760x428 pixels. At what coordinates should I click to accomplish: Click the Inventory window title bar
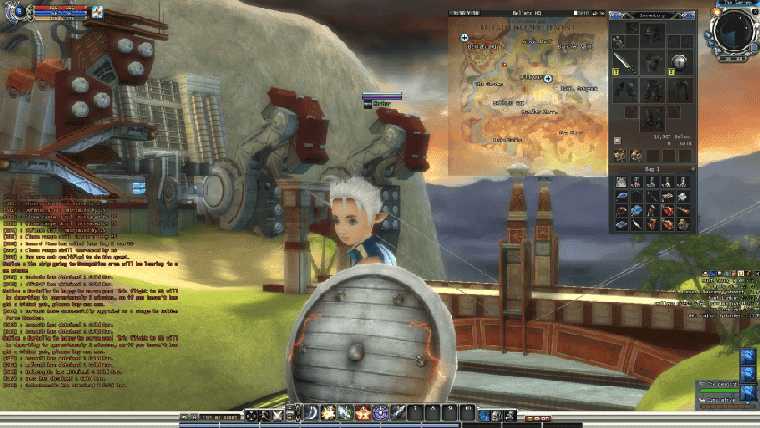click(x=651, y=15)
